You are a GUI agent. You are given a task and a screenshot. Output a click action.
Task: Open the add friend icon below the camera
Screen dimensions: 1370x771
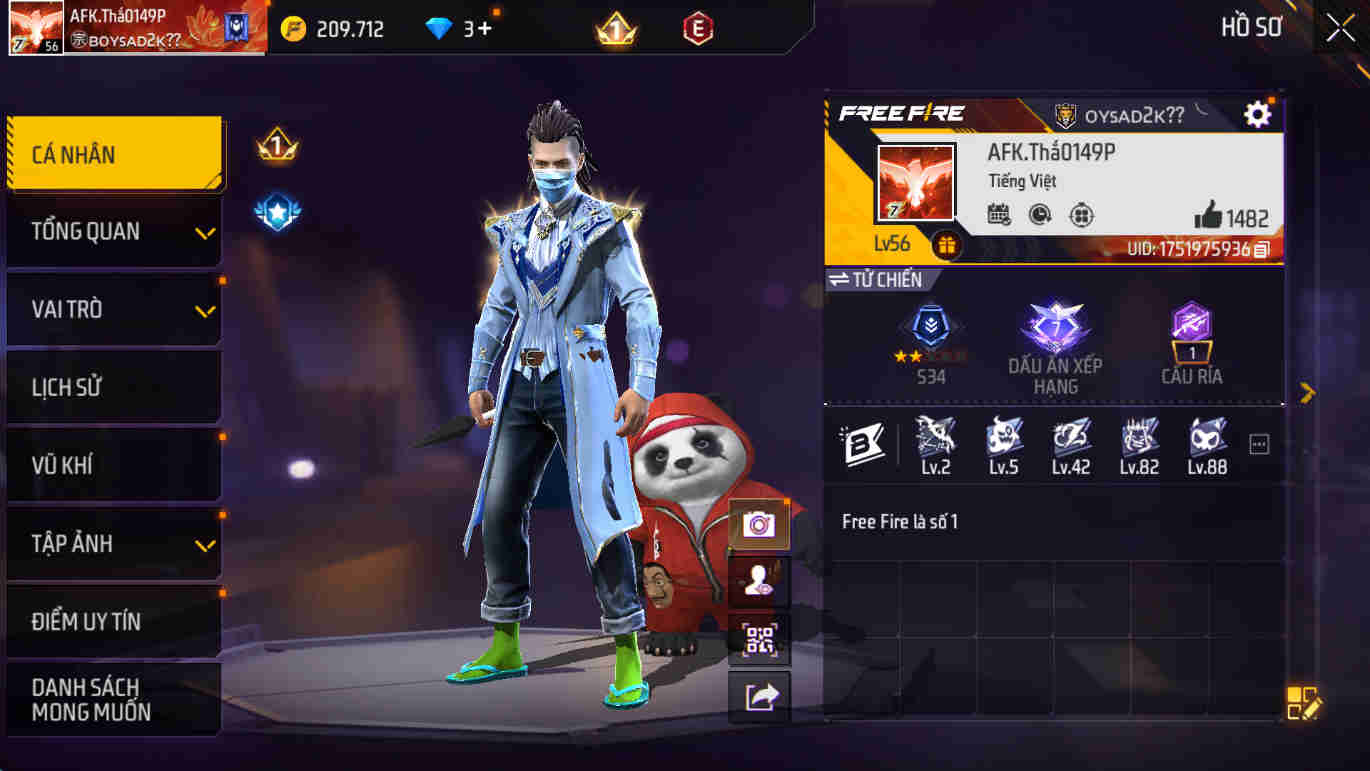758,581
